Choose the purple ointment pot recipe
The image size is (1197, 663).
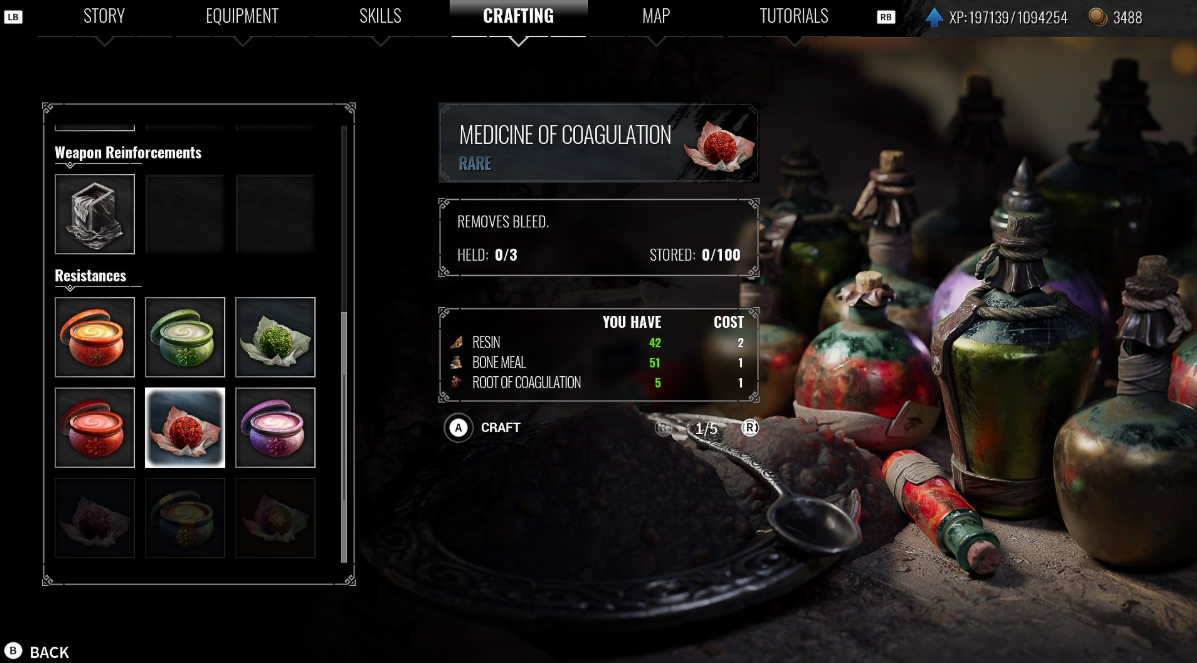click(x=275, y=427)
